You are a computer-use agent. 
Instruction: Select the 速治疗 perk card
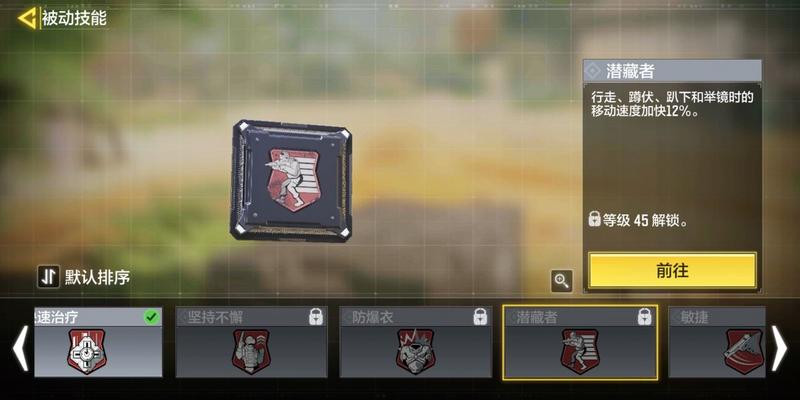98,342
